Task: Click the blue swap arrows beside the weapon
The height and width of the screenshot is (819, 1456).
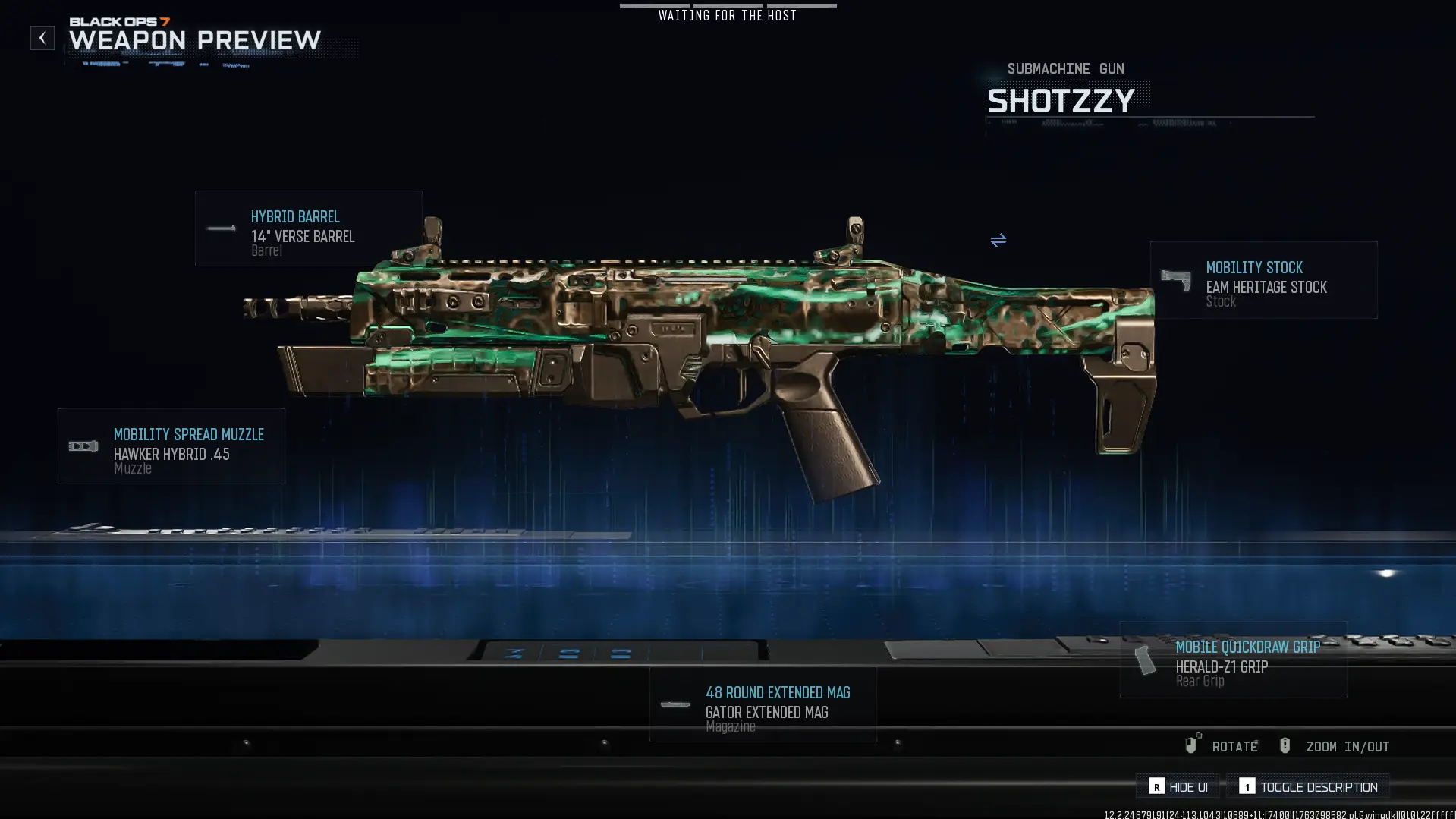Action: pos(998,241)
